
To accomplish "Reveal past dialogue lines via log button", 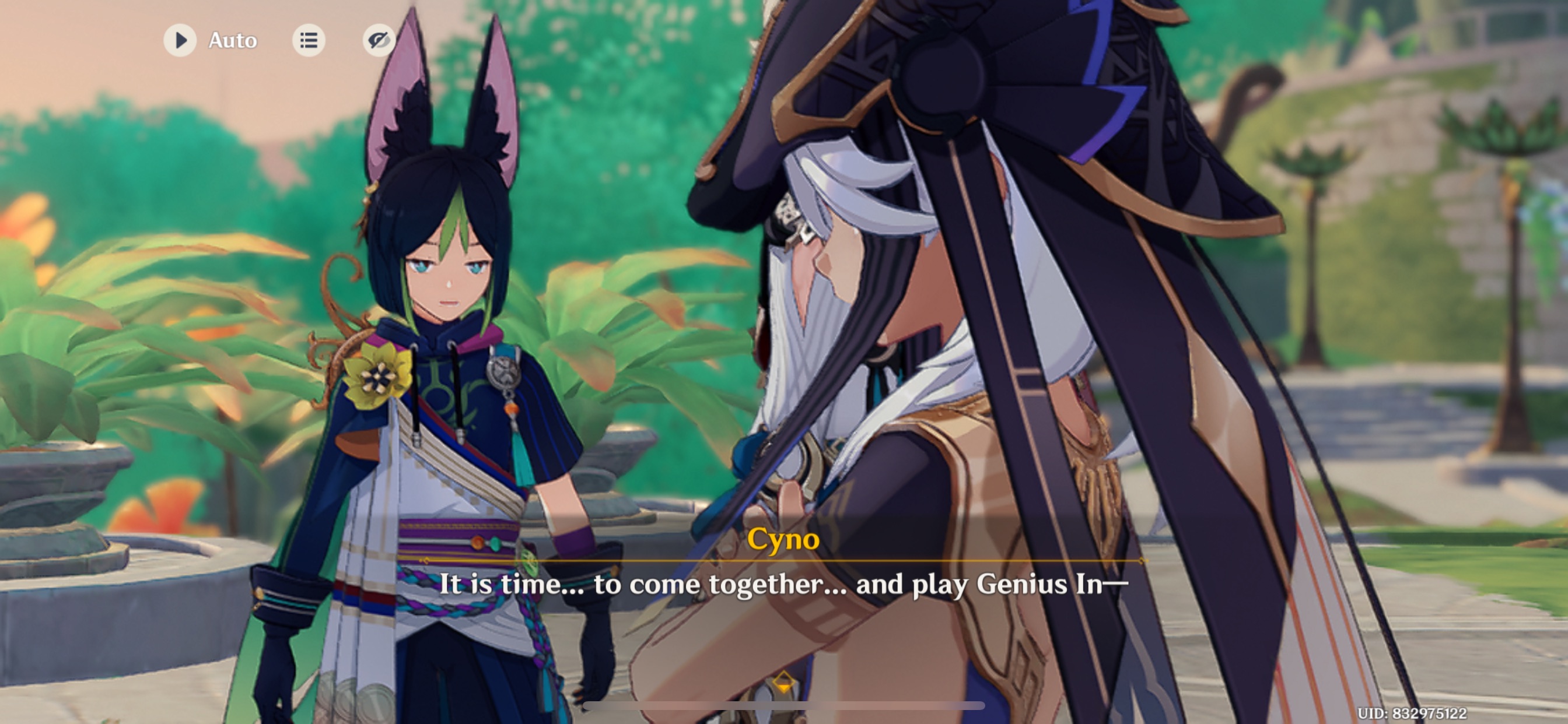I will click(309, 40).
